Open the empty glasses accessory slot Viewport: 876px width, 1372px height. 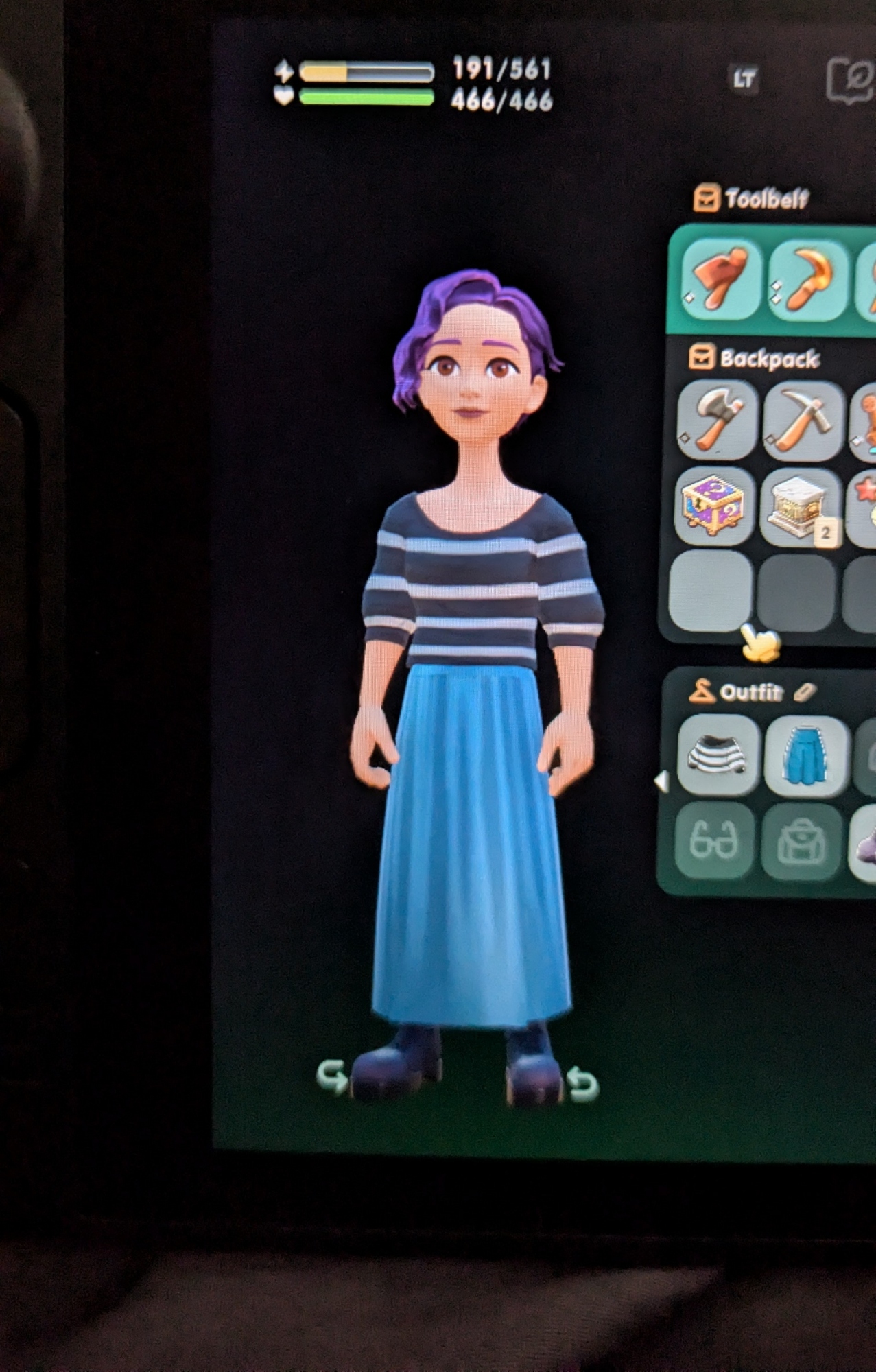[x=714, y=841]
